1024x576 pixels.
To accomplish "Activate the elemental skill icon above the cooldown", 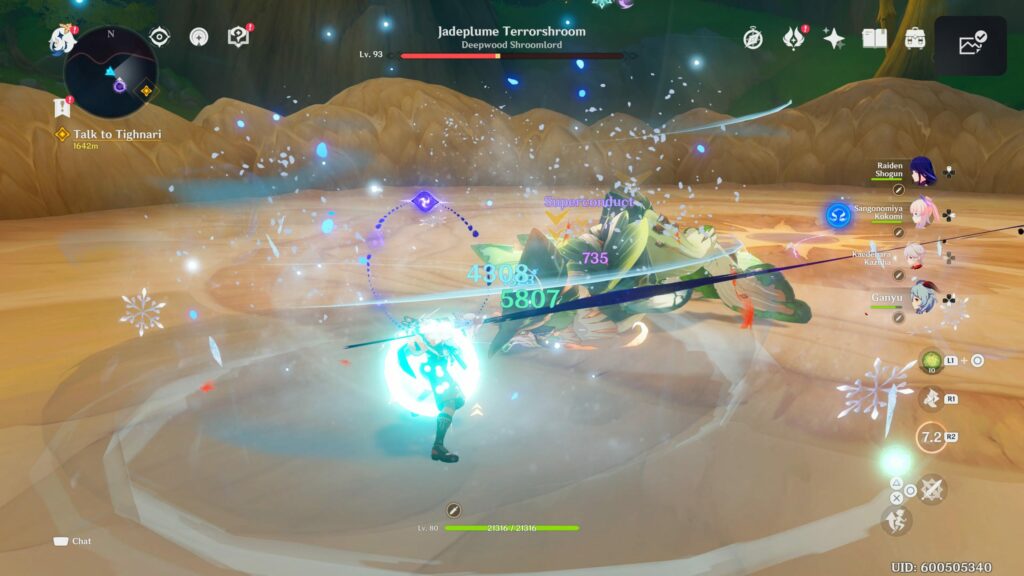I will [932, 399].
